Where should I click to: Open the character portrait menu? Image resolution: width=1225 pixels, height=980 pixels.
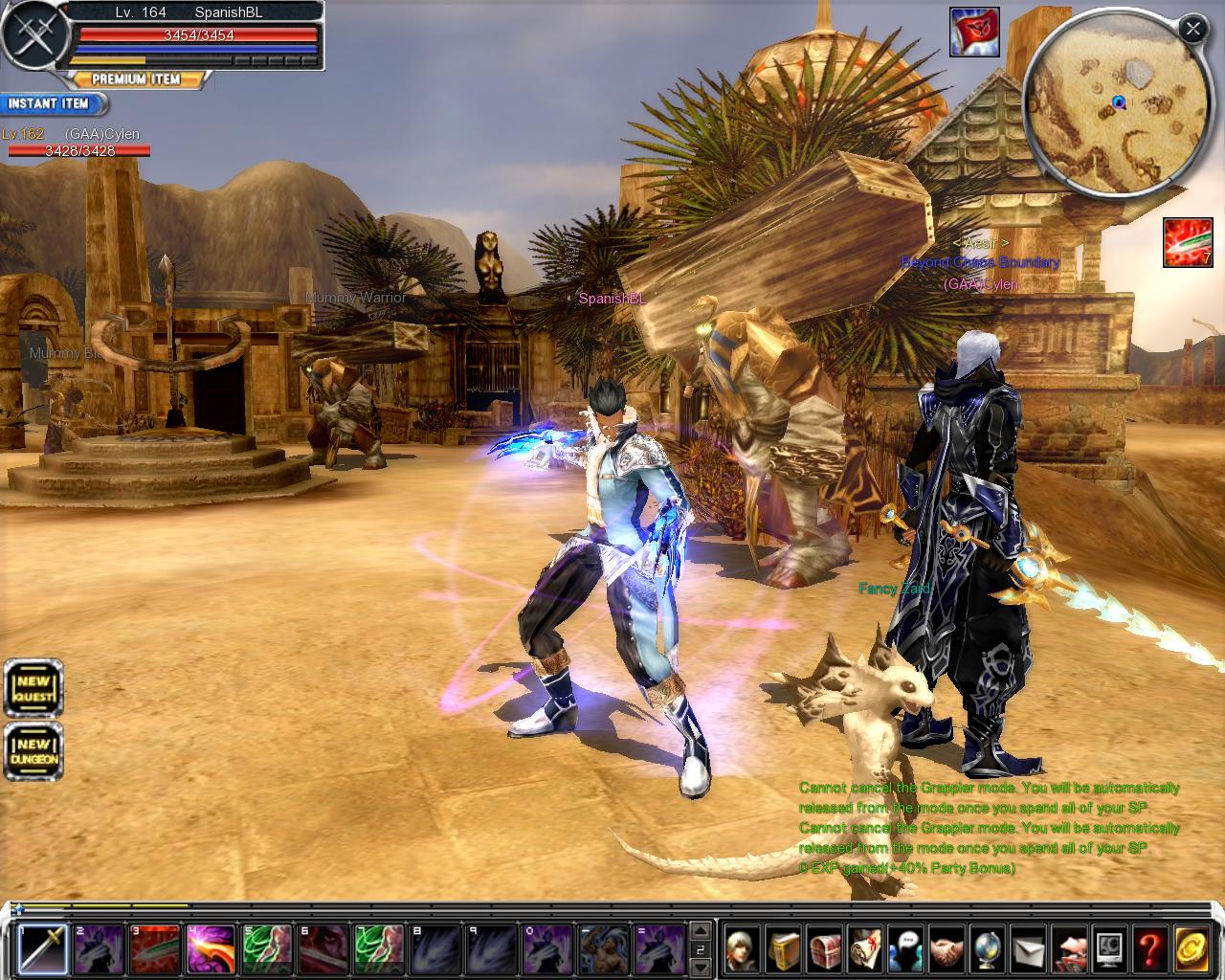742,948
